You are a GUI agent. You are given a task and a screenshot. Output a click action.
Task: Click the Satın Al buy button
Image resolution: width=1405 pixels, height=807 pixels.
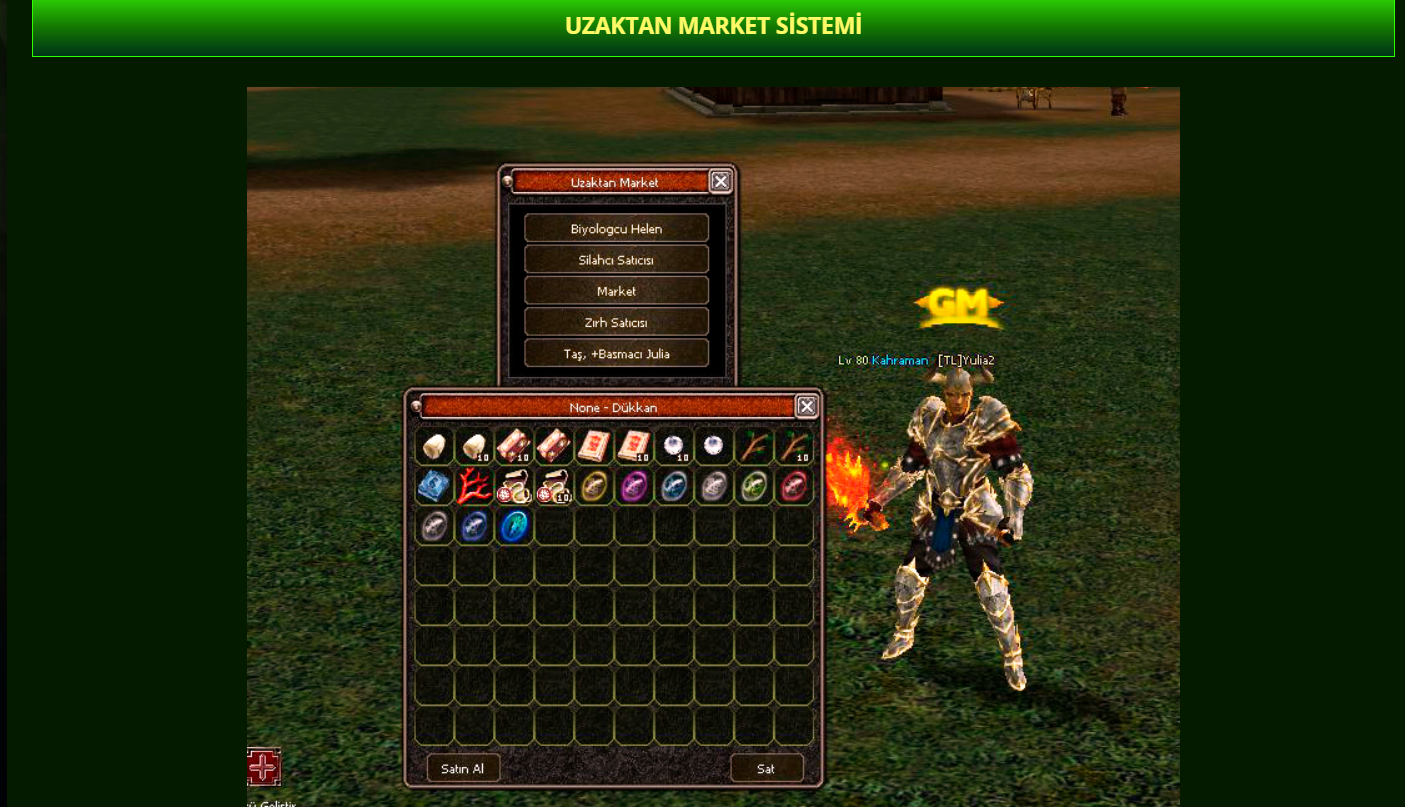463,768
